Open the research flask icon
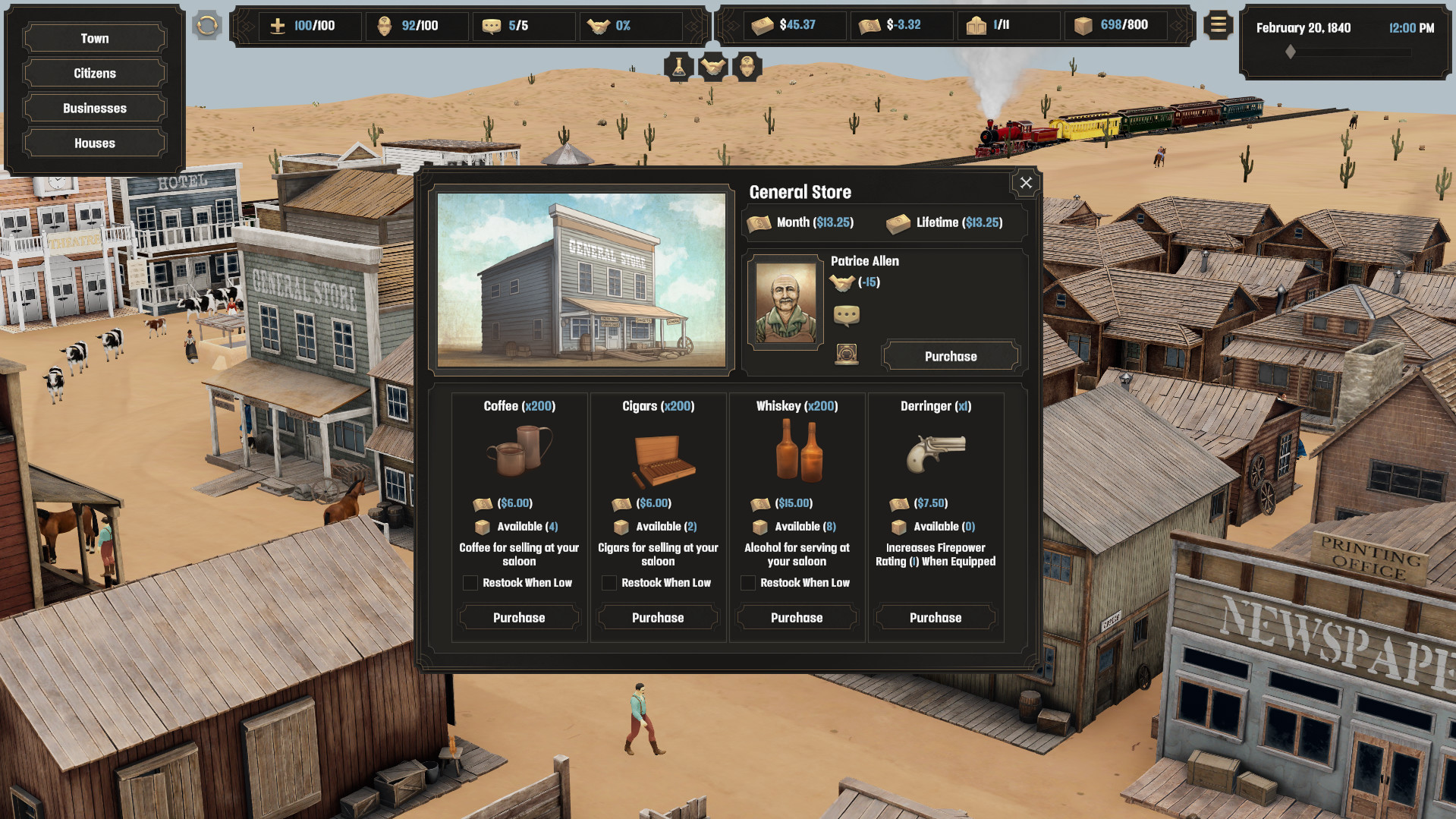This screenshot has height=819, width=1456. (x=678, y=67)
